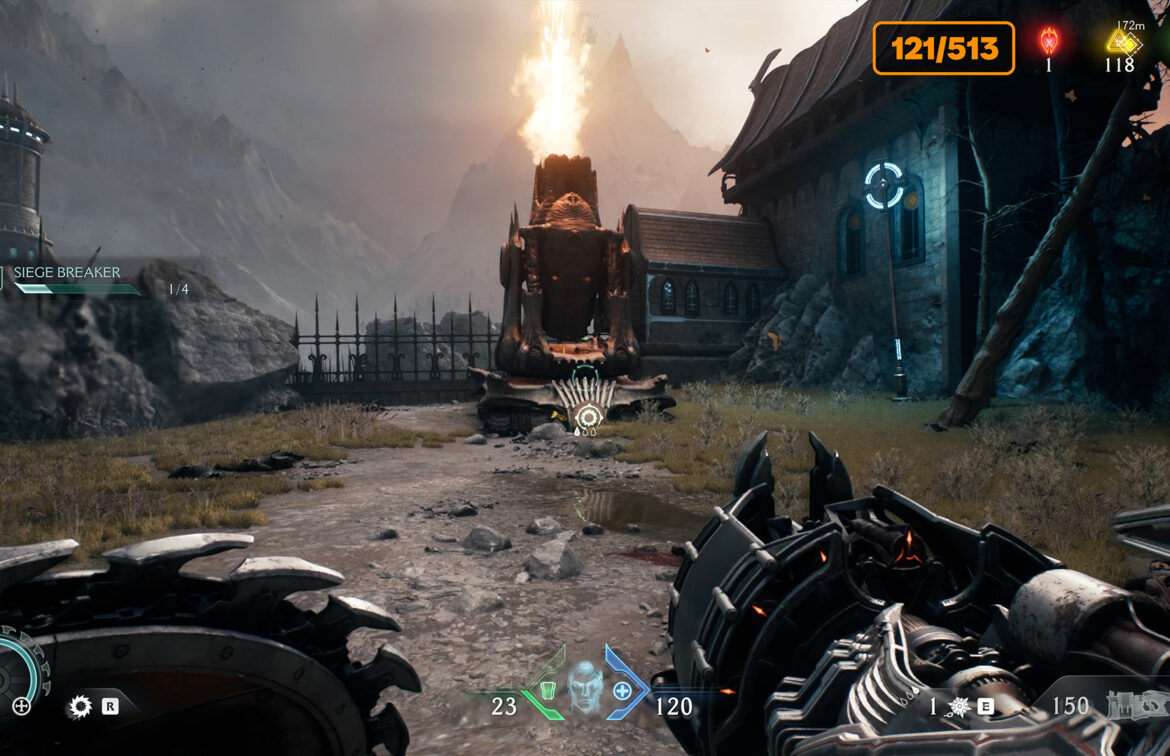1170x756 pixels.
Task: Select the spiked melee ability icon
Action: pyautogui.click(x=959, y=707)
